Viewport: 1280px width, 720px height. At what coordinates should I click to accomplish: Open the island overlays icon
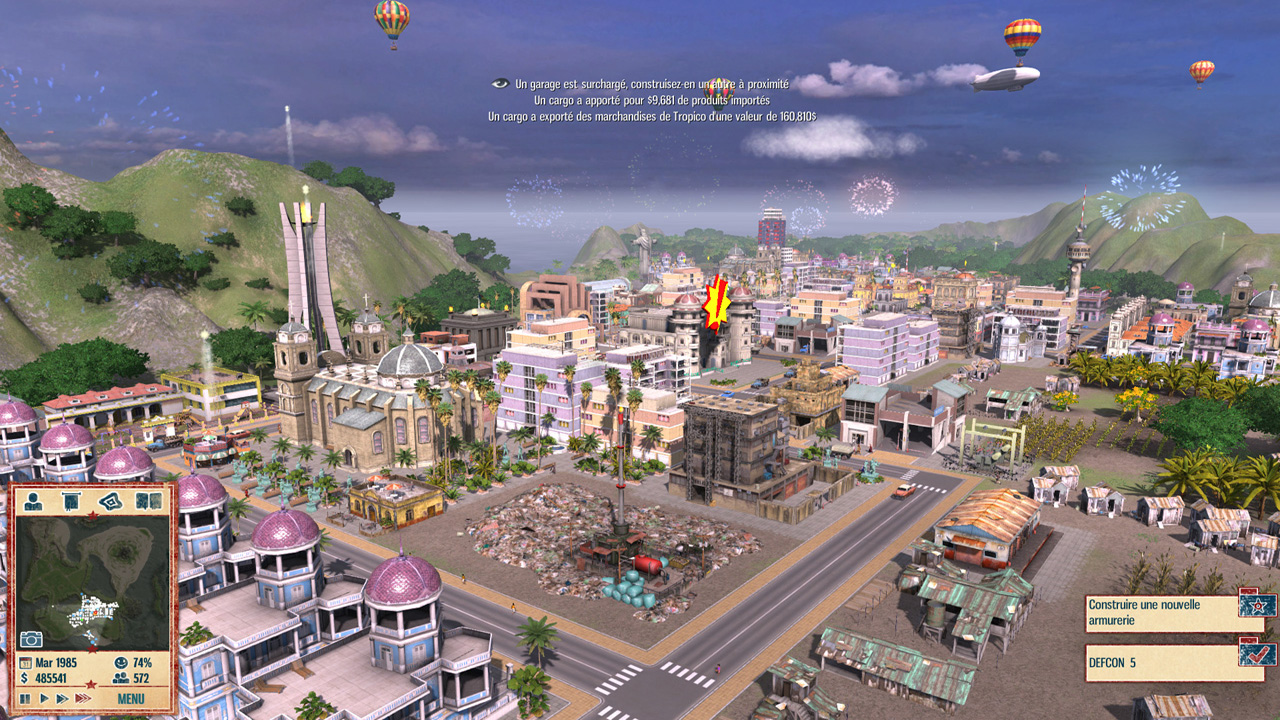pyautogui.click(x=109, y=501)
